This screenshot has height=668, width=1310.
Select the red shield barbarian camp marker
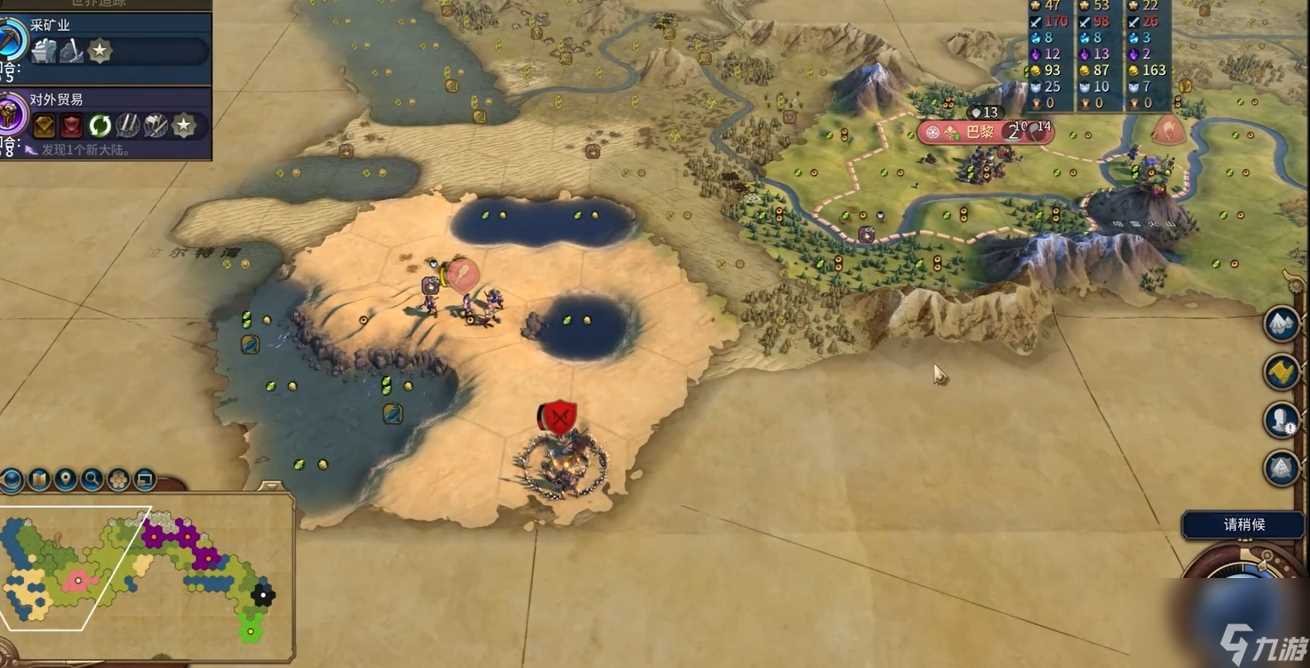point(559,417)
